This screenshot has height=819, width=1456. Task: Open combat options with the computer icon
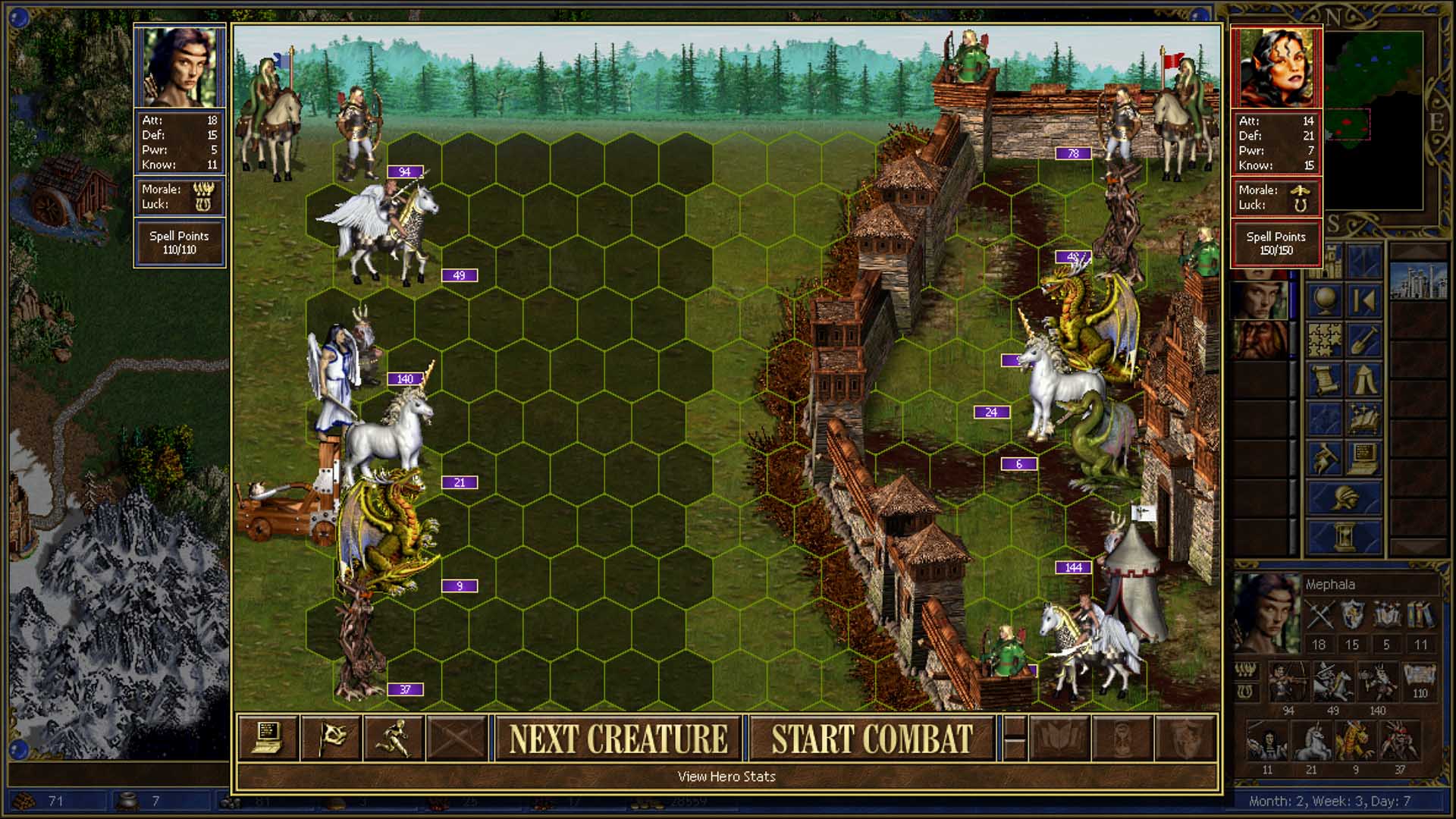pos(268,738)
